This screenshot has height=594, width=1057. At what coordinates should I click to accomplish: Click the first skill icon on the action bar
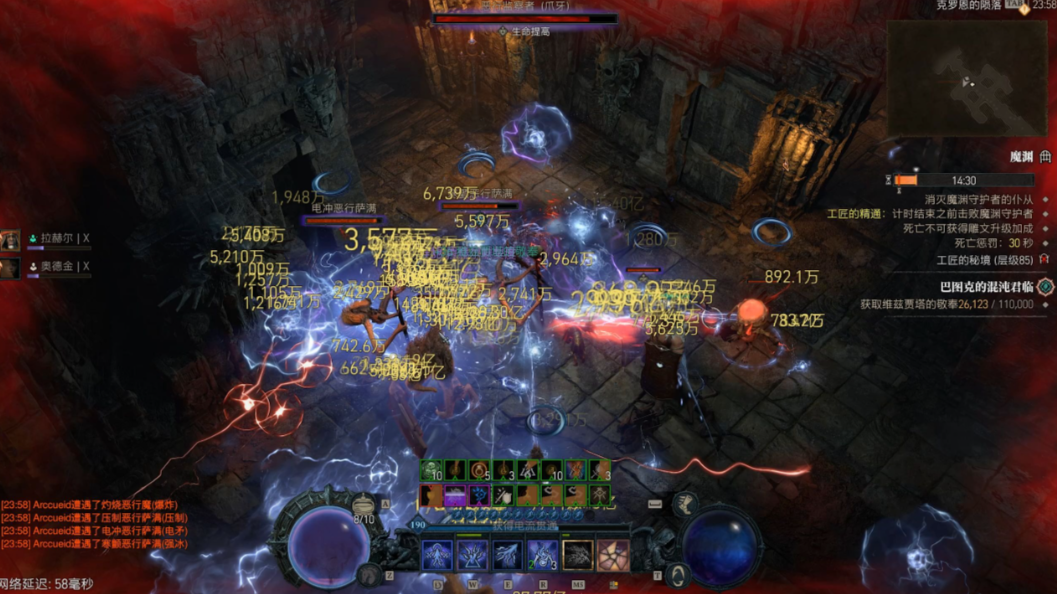pyautogui.click(x=437, y=555)
